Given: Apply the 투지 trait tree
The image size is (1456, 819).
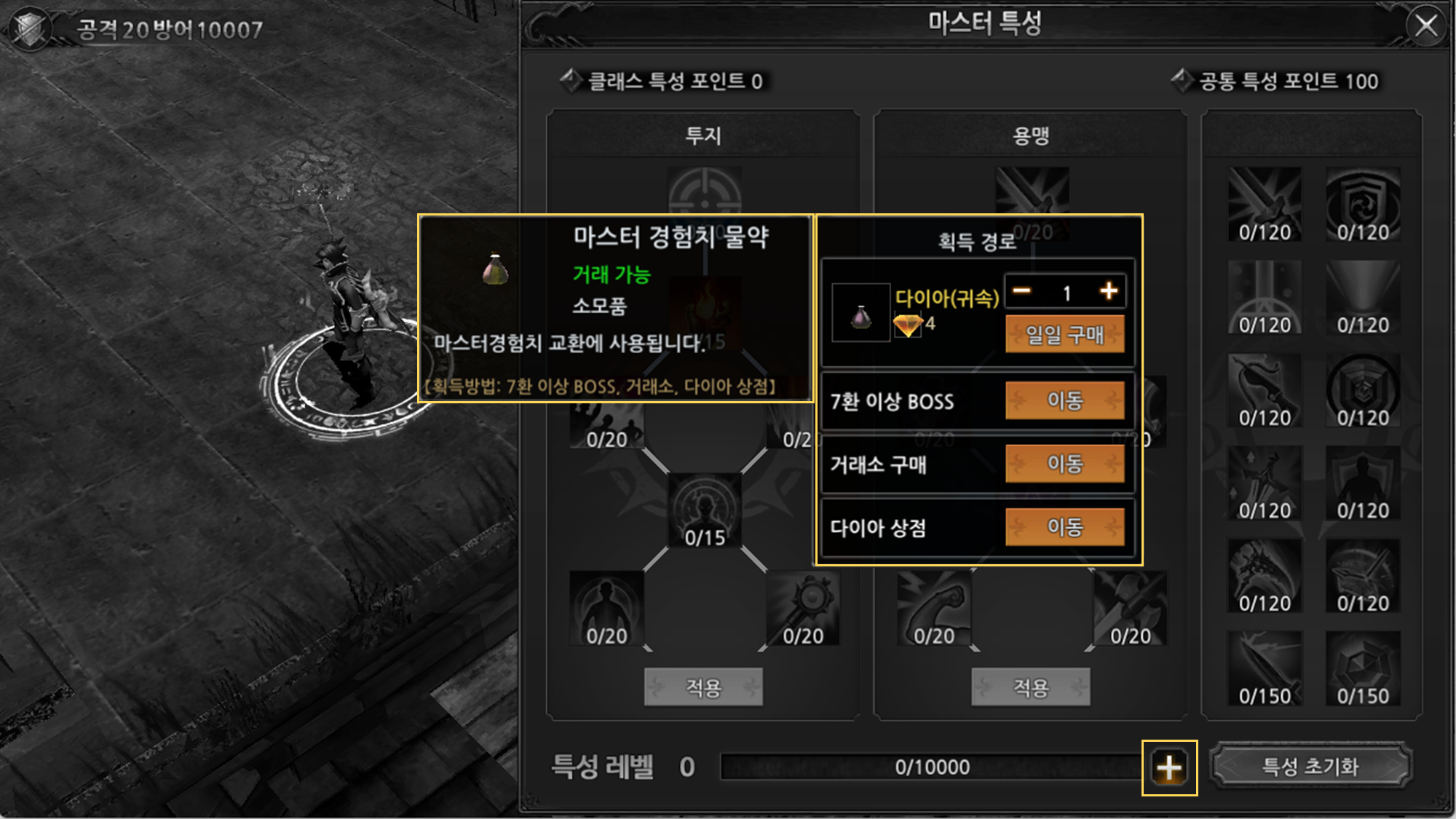Looking at the screenshot, I should click(x=703, y=687).
